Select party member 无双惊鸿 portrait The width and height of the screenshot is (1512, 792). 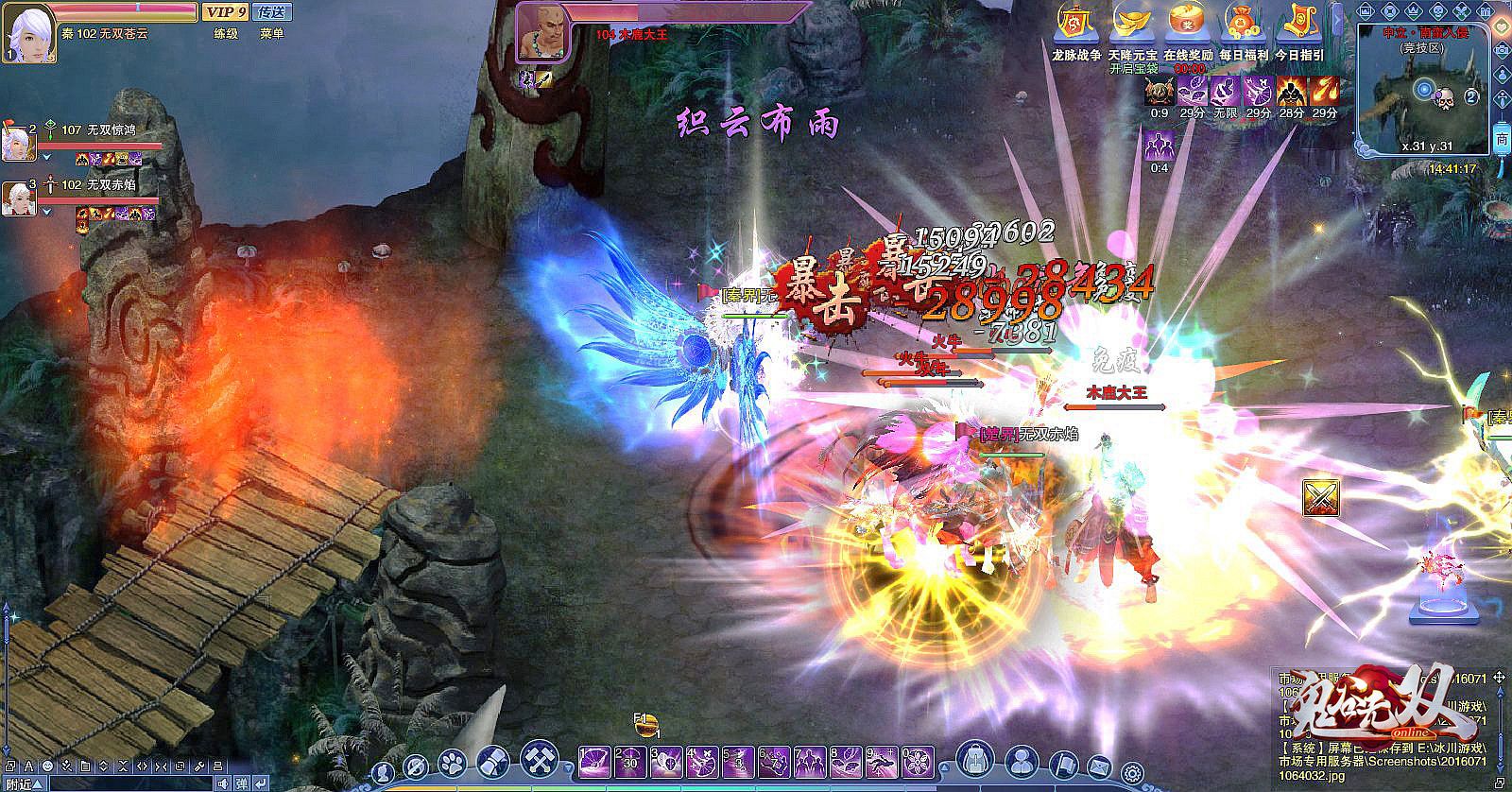click(x=17, y=144)
